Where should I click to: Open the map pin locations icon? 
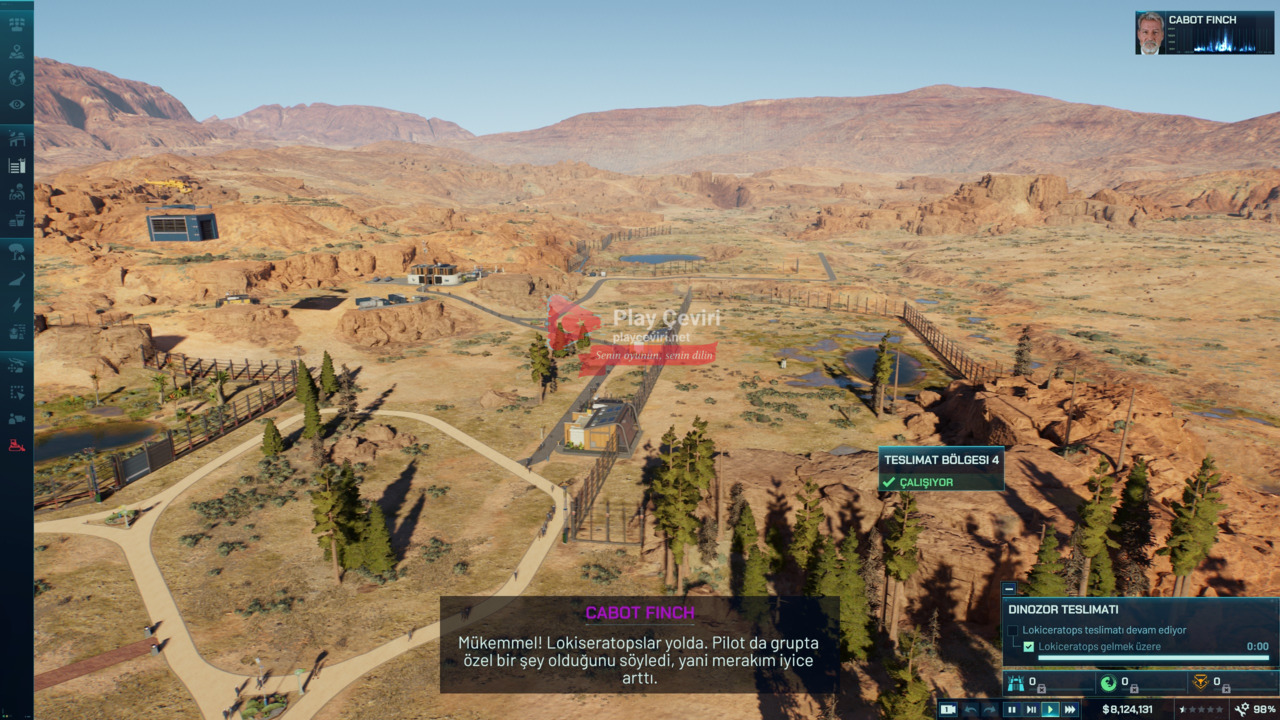point(17,52)
